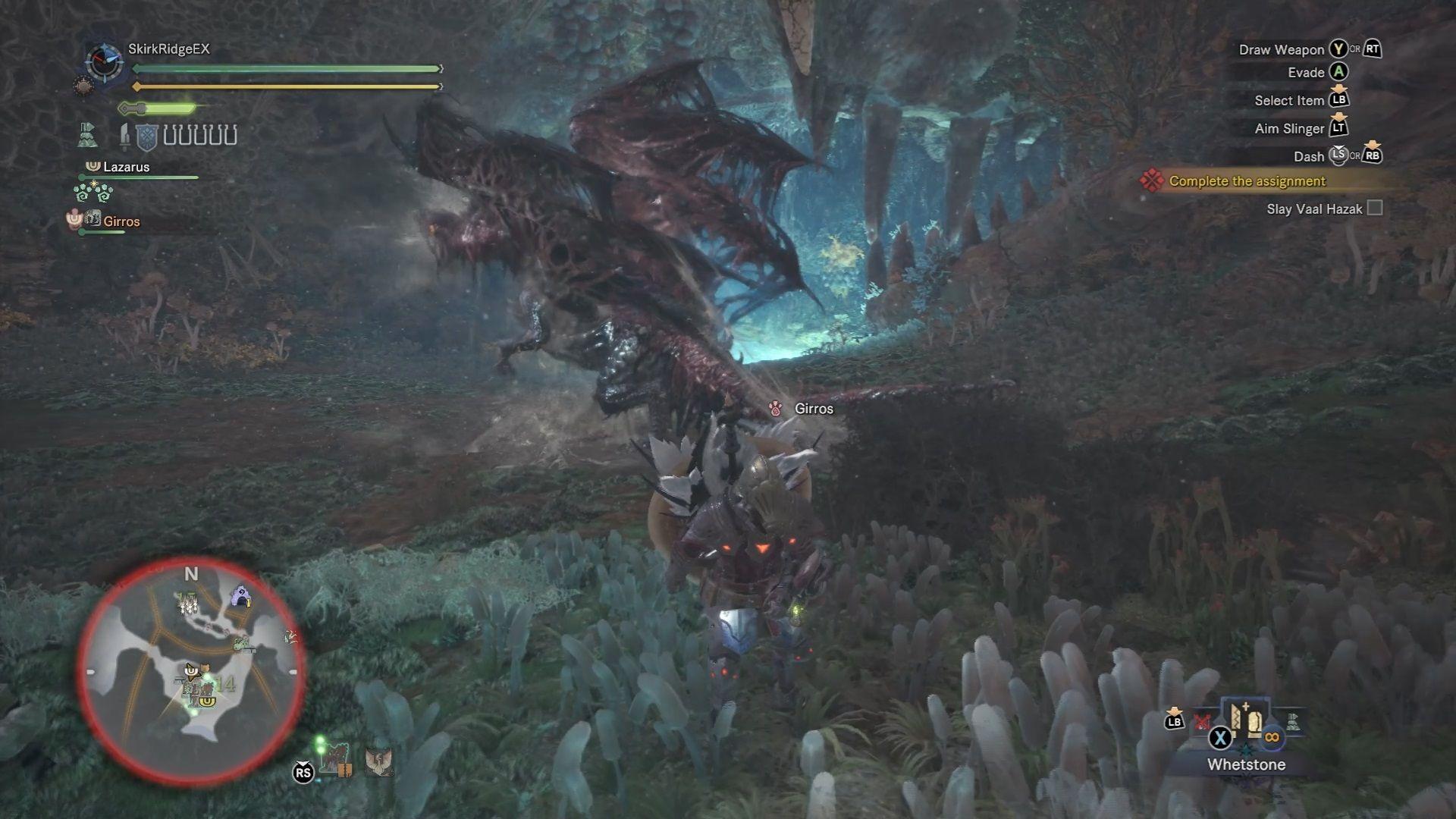
Task: Click the green flower buff icons under Lazarus
Action: 93,191
